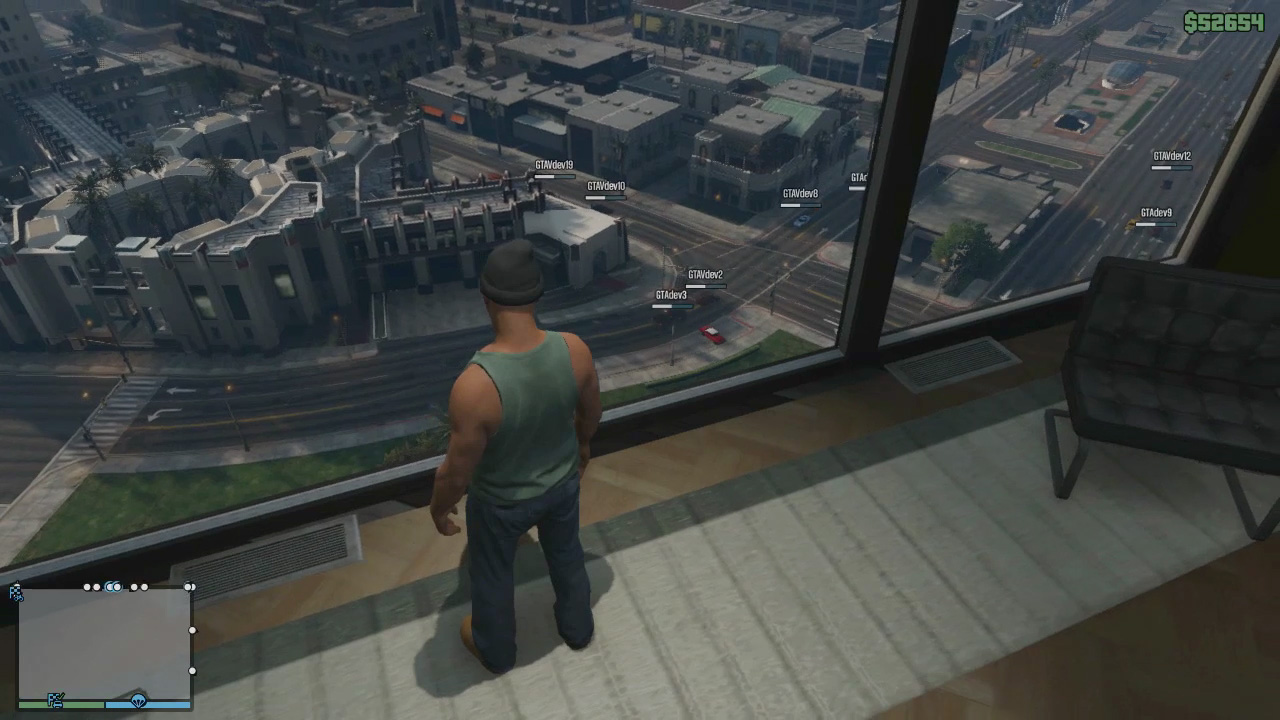Choose the GTAdev9 player name tag
Screen dimensions: 1280x720
coord(1156,213)
